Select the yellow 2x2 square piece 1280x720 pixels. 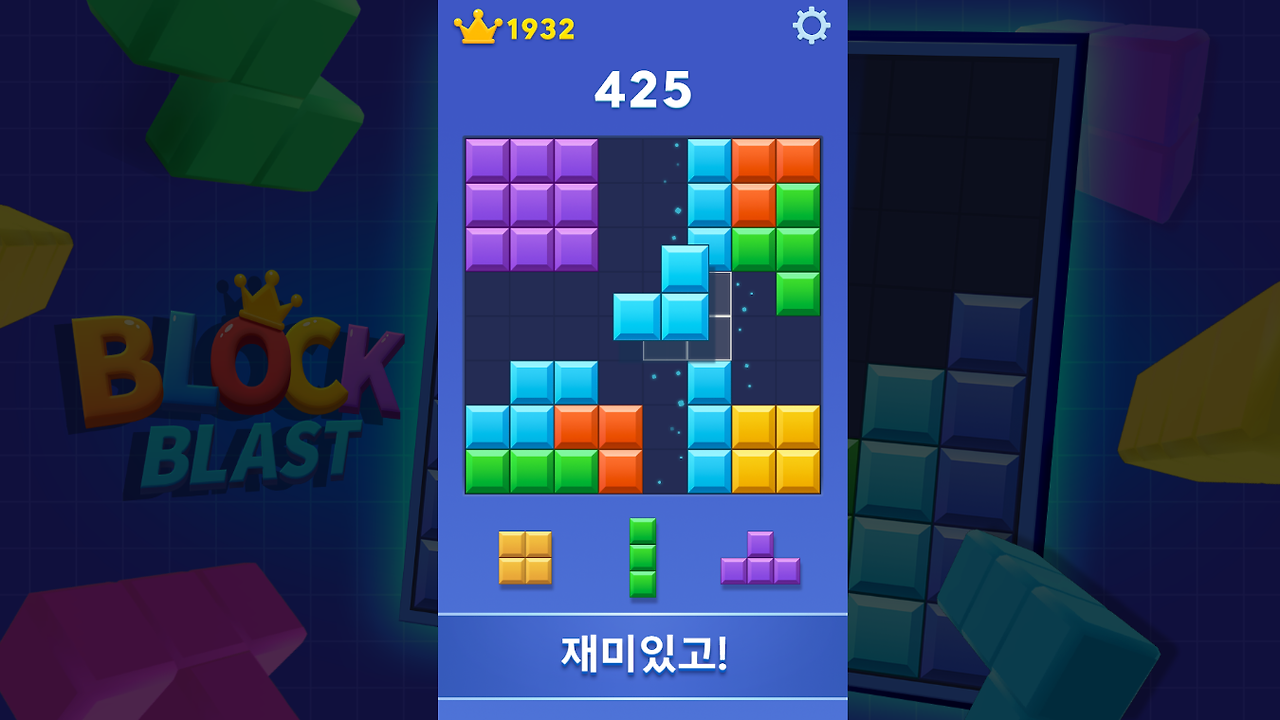[x=524, y=556]
